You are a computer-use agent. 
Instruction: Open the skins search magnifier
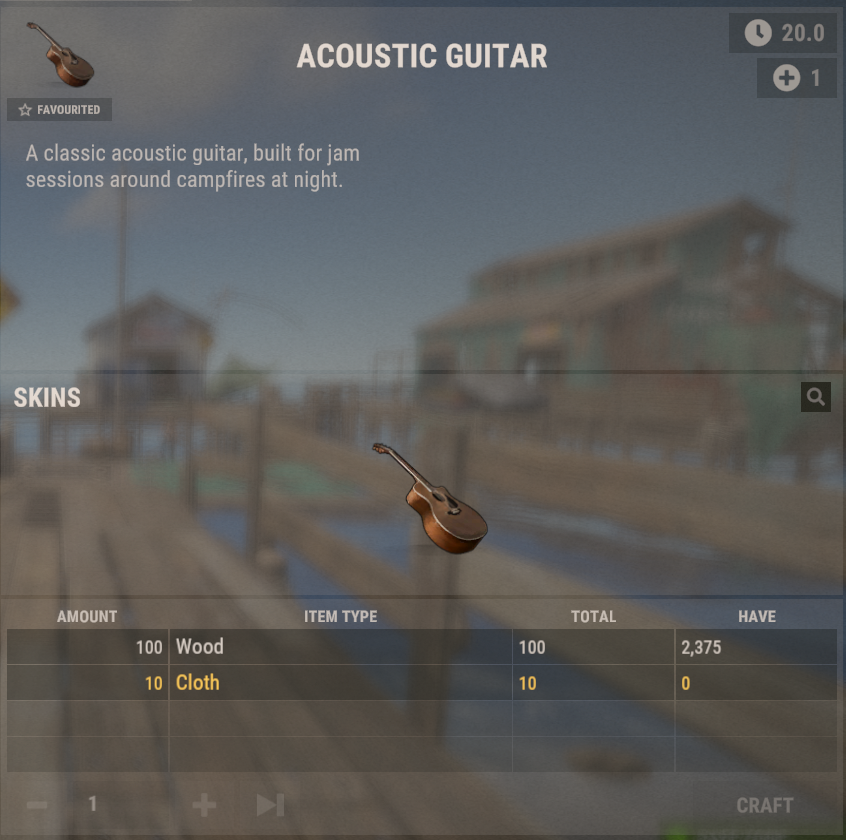[x=816, y=397]
